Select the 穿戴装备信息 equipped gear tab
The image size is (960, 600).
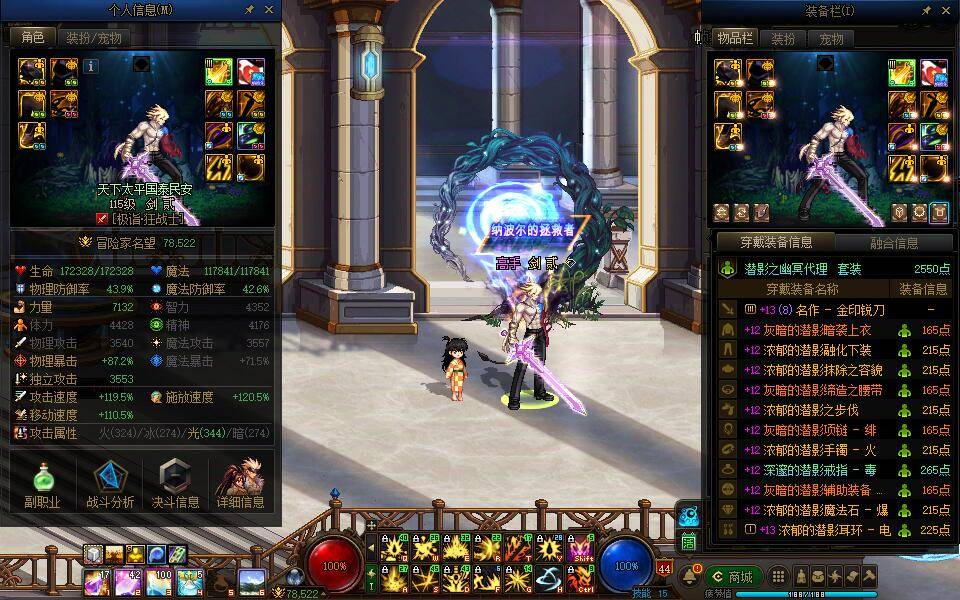(x=776, y=242)
